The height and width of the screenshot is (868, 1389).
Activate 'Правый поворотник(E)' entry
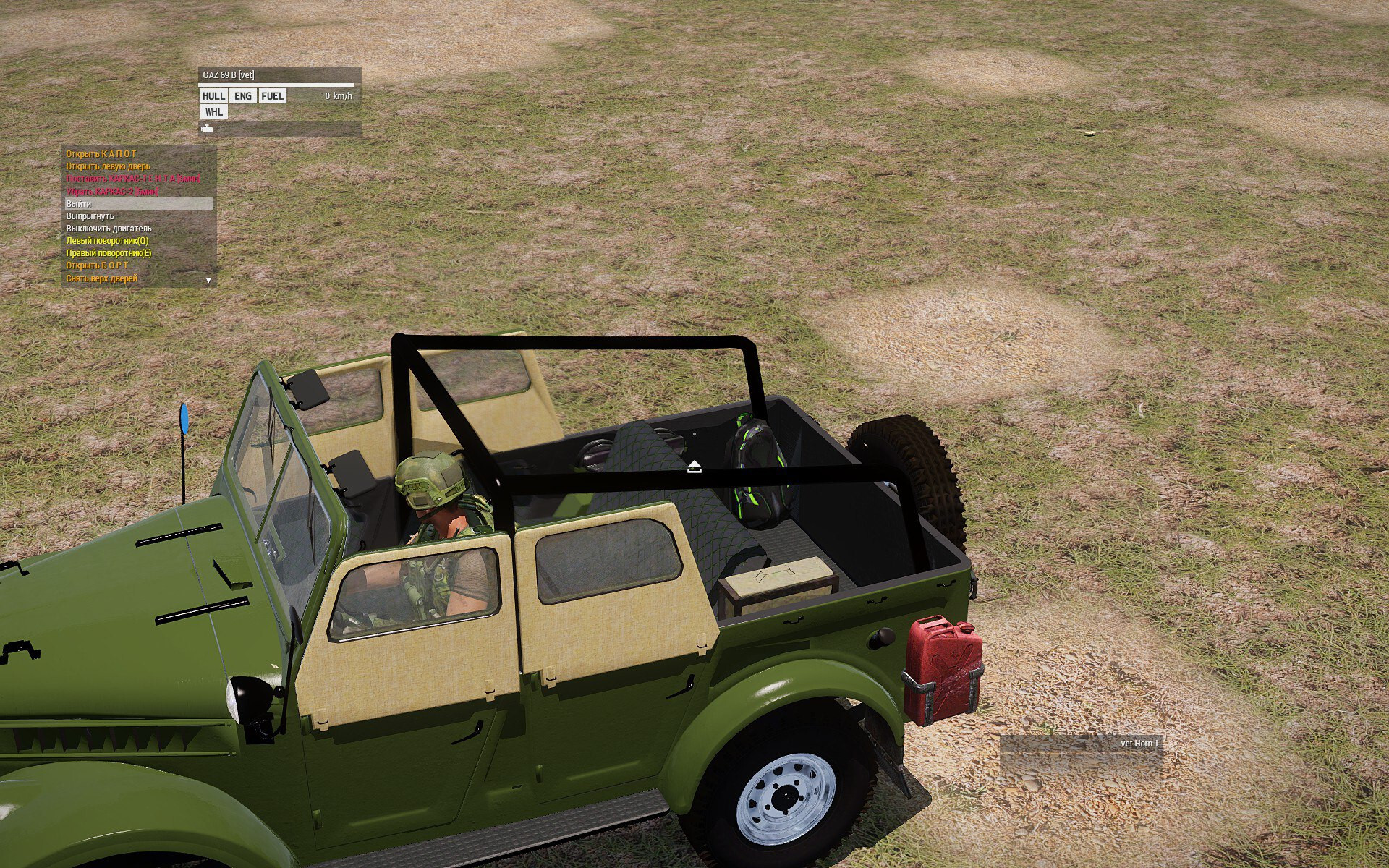coord(109,253)
